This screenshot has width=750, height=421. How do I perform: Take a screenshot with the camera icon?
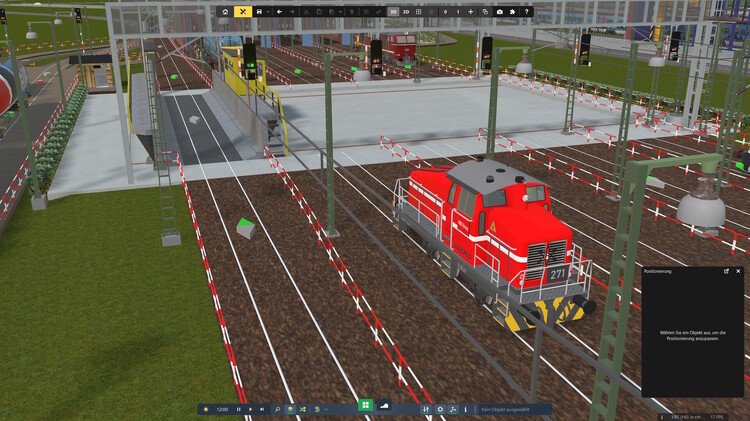(499, 11)
